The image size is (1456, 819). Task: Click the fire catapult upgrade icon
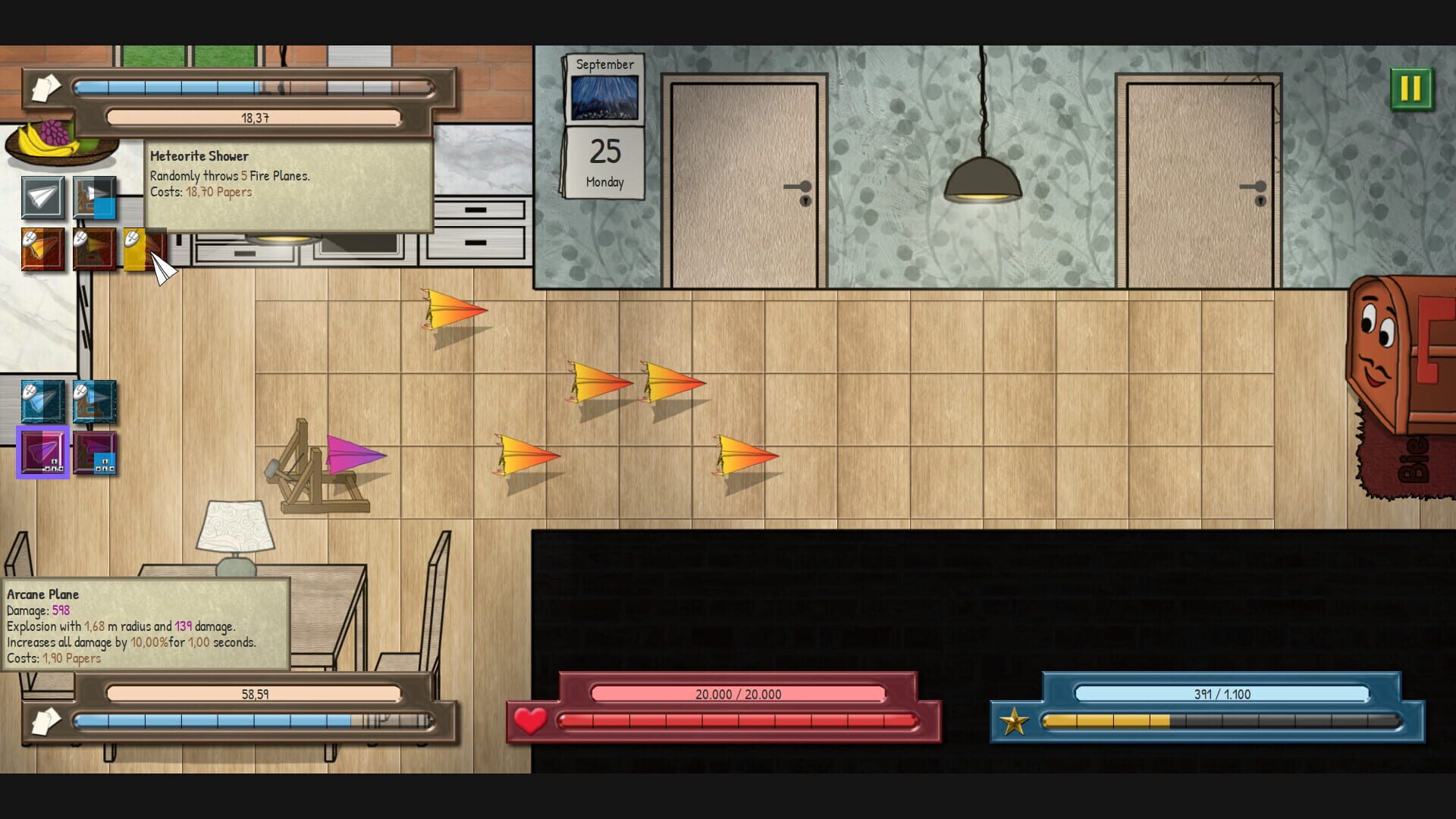click(95, 249)
